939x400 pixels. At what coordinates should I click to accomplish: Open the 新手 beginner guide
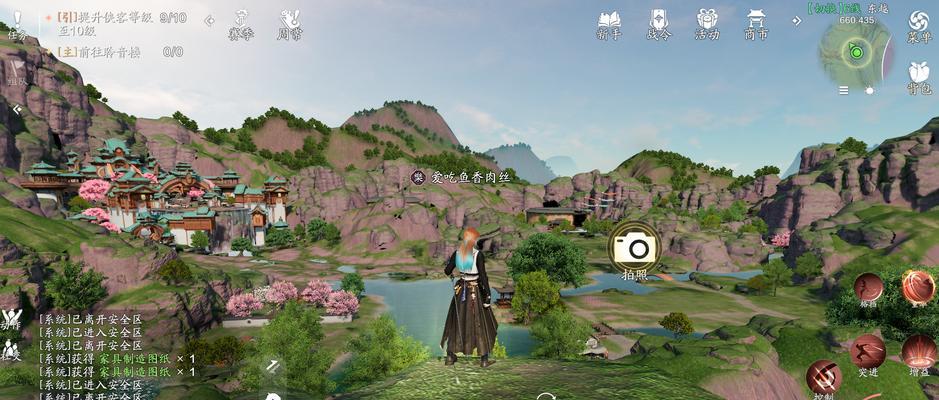pyautogui.click(x=608, y=24)
